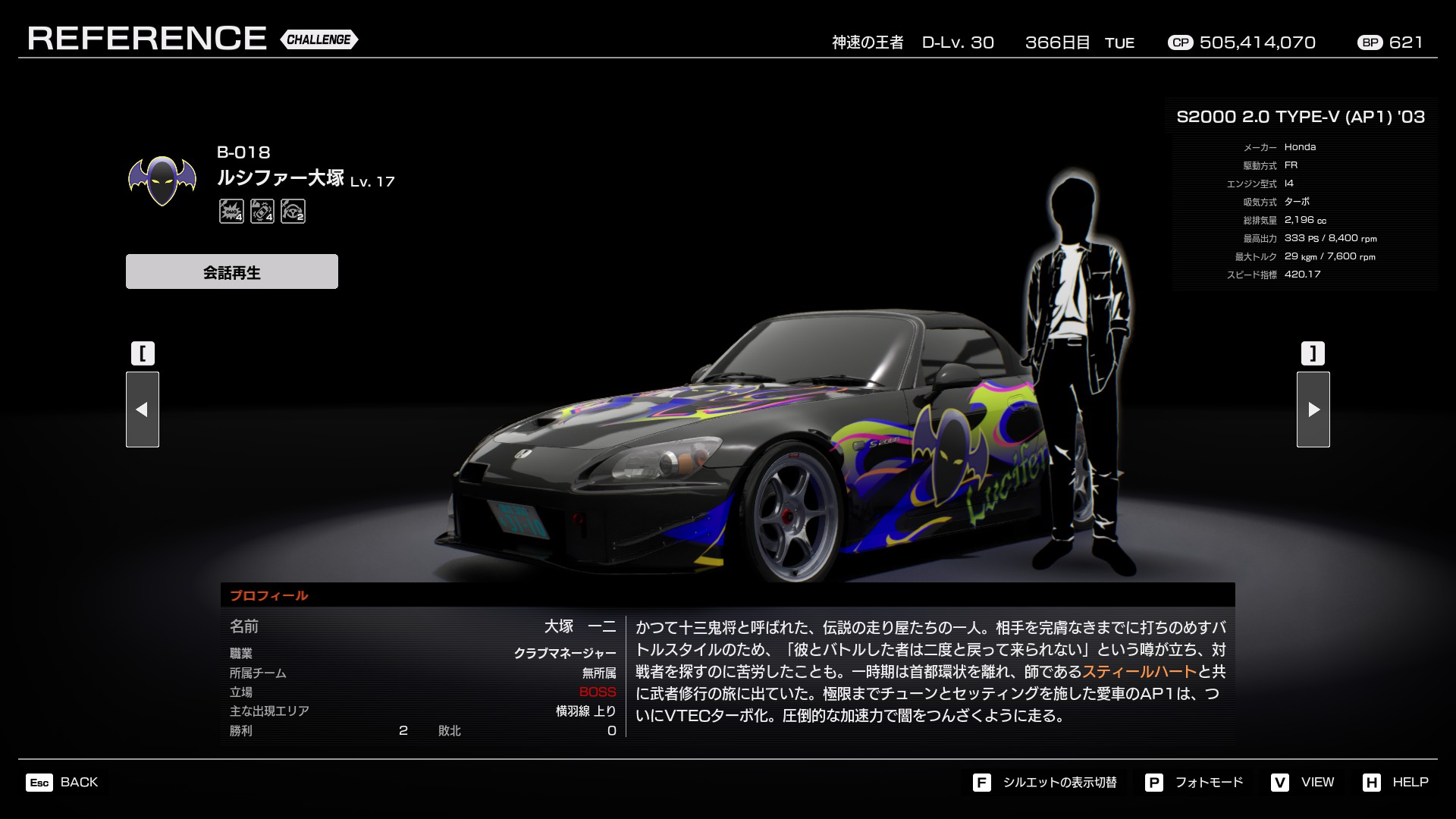Go to the previous rival entry

(143, 409)
